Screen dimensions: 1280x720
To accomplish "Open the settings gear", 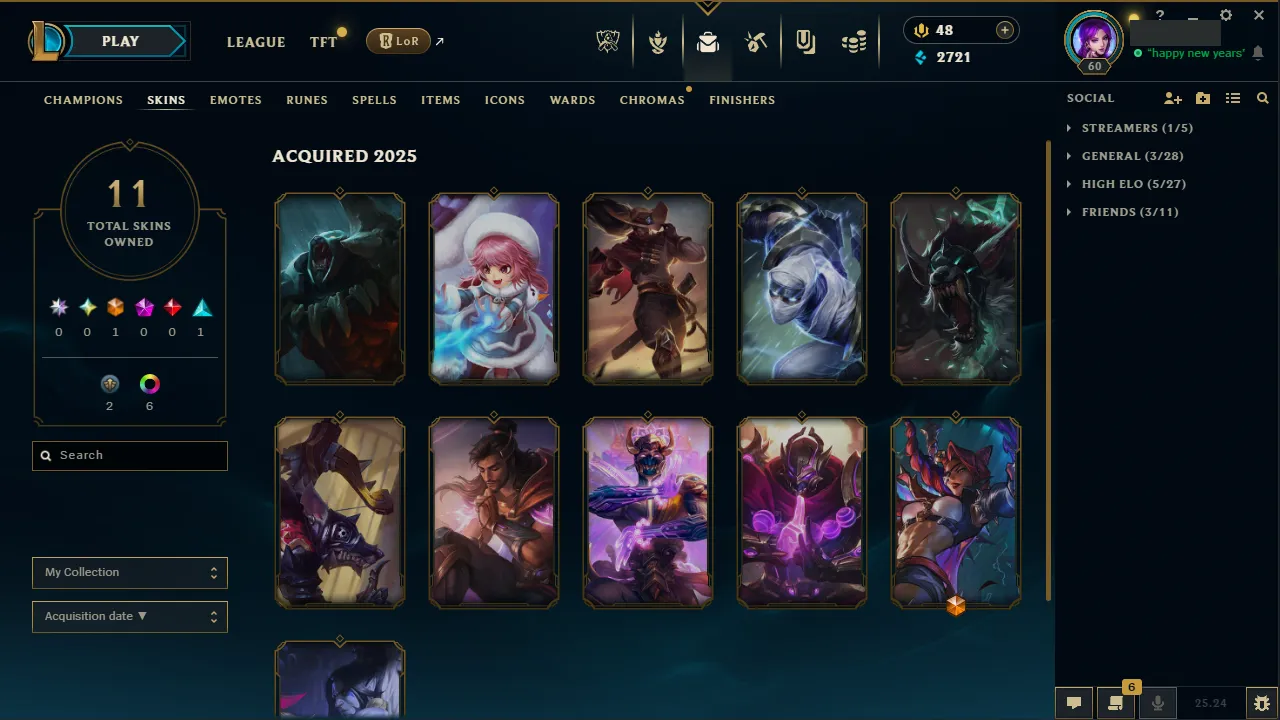I will [x=1225, y=16].
